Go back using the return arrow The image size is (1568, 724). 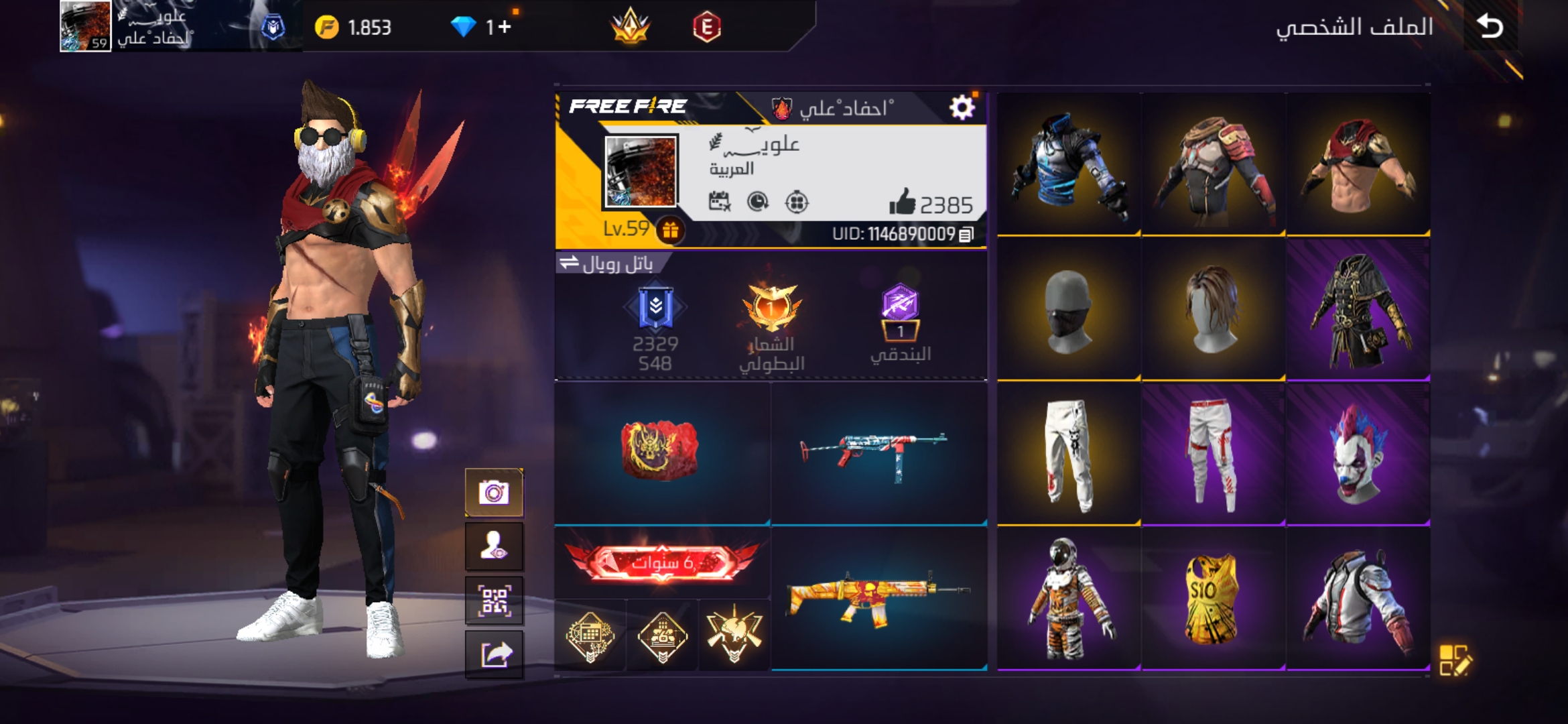[x=1490, y=27]
